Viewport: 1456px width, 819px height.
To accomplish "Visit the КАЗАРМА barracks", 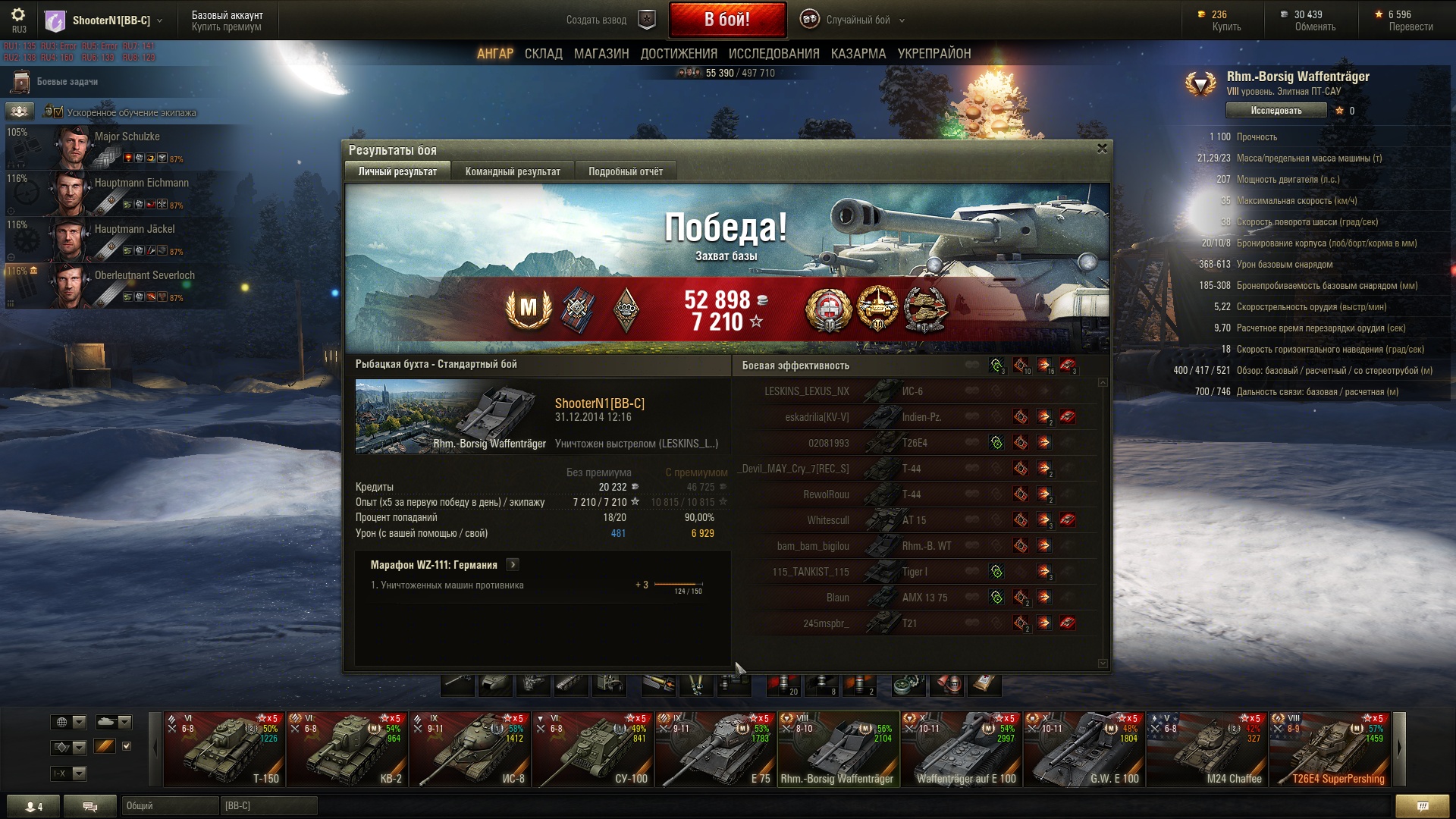I will pyautogui.click(x=858, y=54).
